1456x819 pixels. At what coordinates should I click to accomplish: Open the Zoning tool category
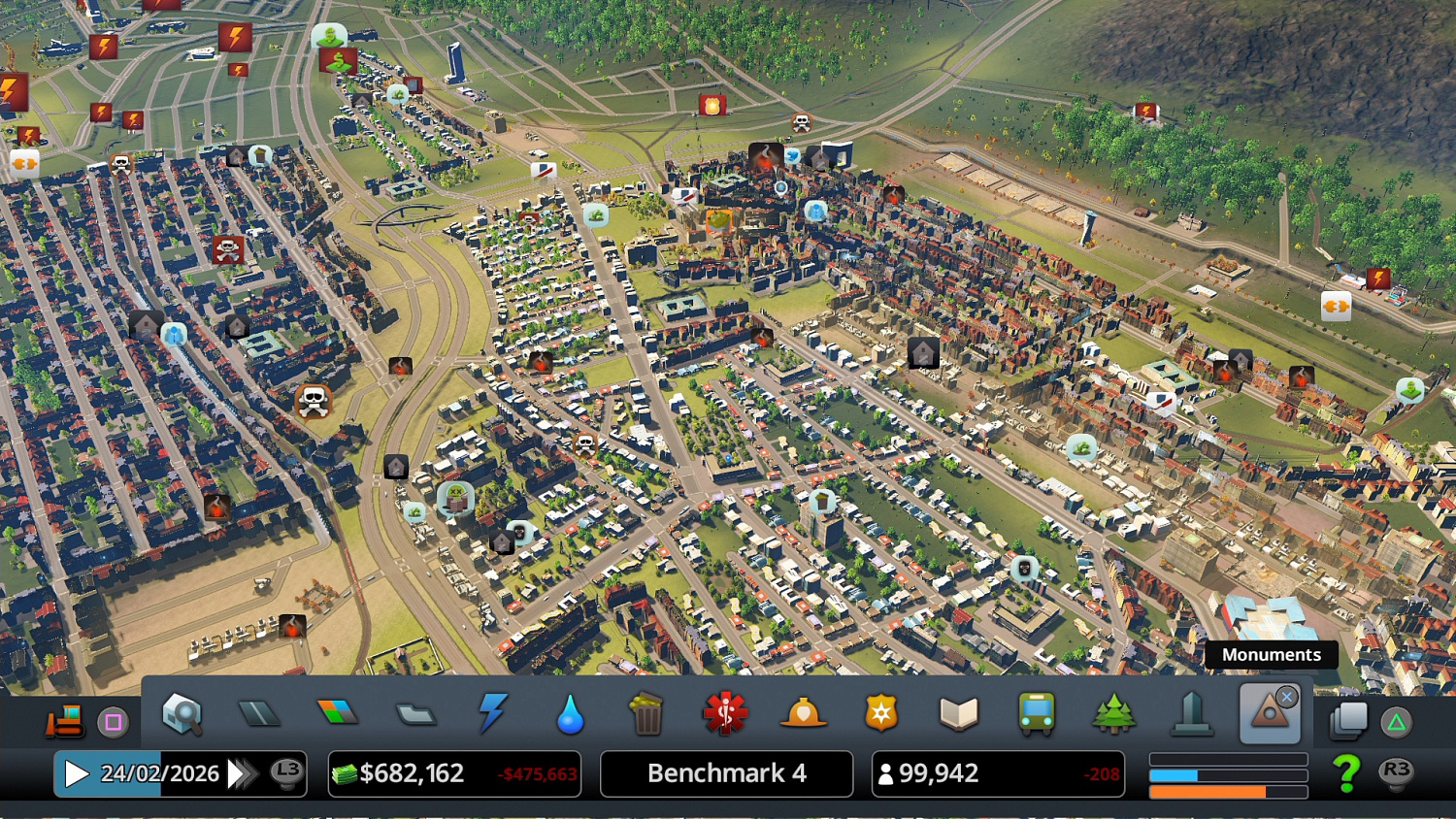337,713
